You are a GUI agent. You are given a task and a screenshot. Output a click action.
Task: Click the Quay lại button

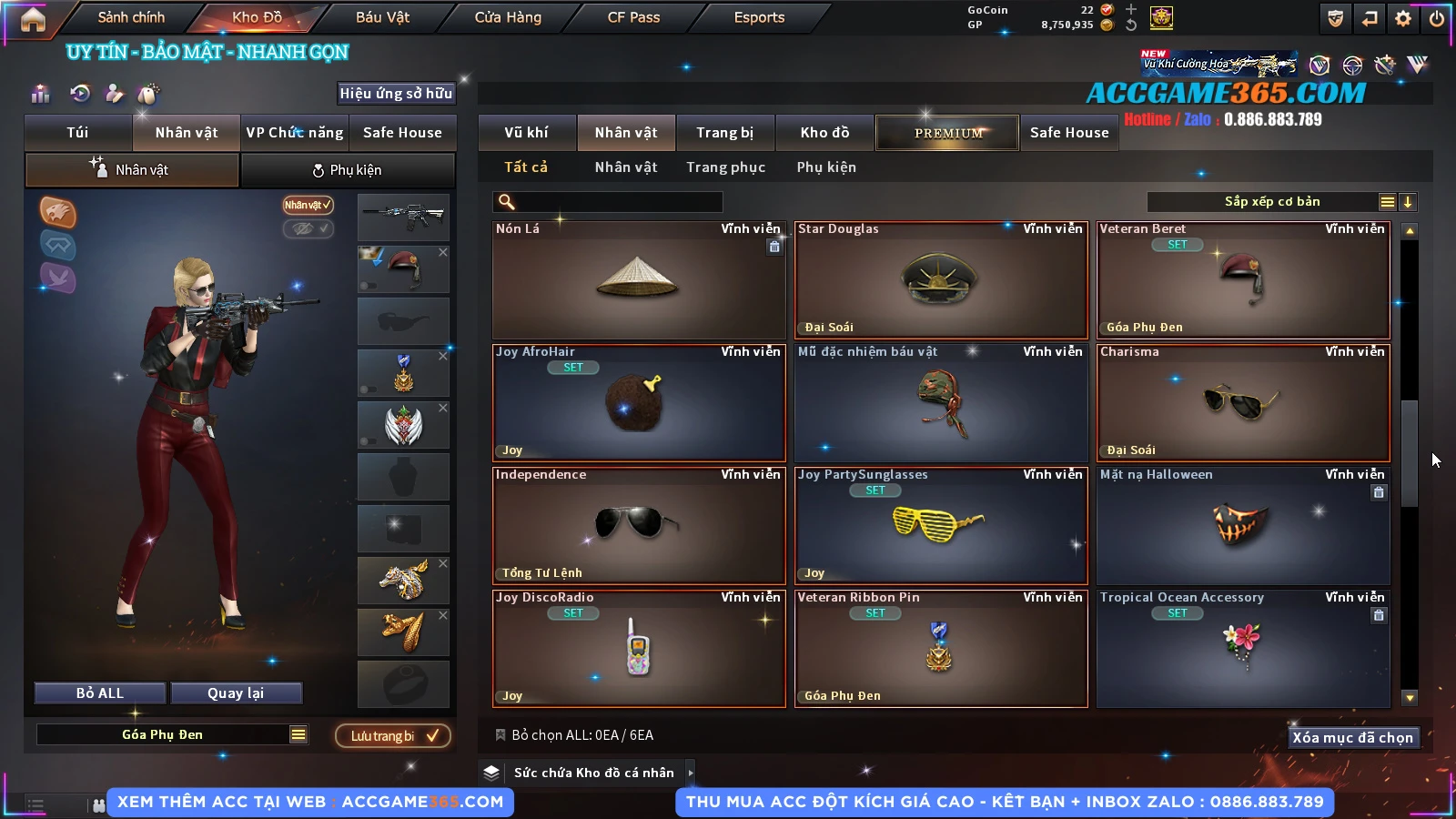[x=236, y=693]
